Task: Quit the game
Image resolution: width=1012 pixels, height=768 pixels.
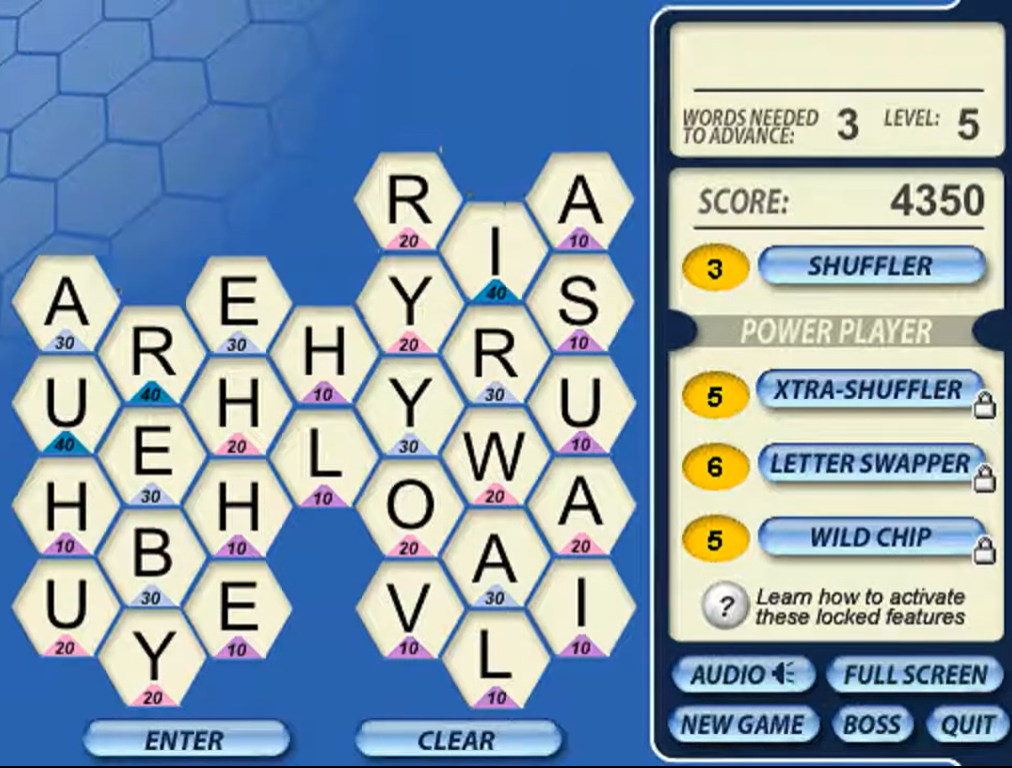Action: pyautogui.click(x=967, y=725)
